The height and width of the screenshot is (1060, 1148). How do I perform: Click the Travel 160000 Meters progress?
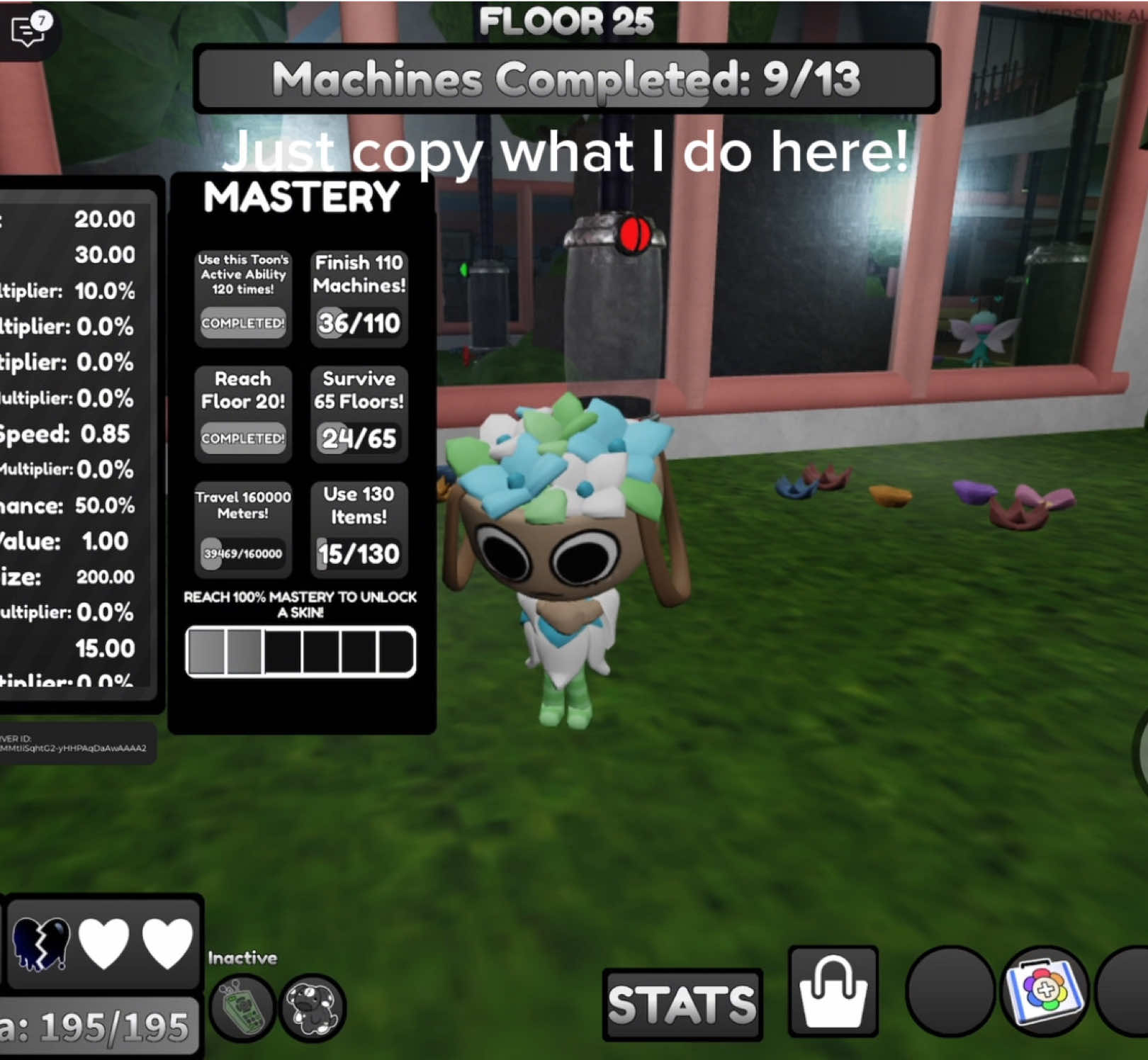coord(243,553)
